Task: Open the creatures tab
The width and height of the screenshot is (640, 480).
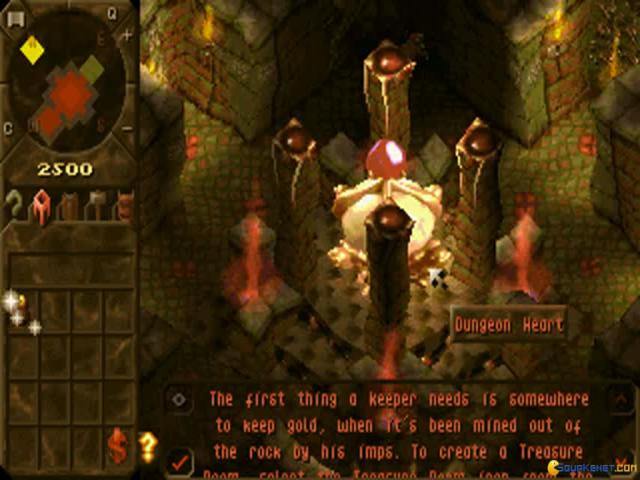Action: tap(124, 206)
